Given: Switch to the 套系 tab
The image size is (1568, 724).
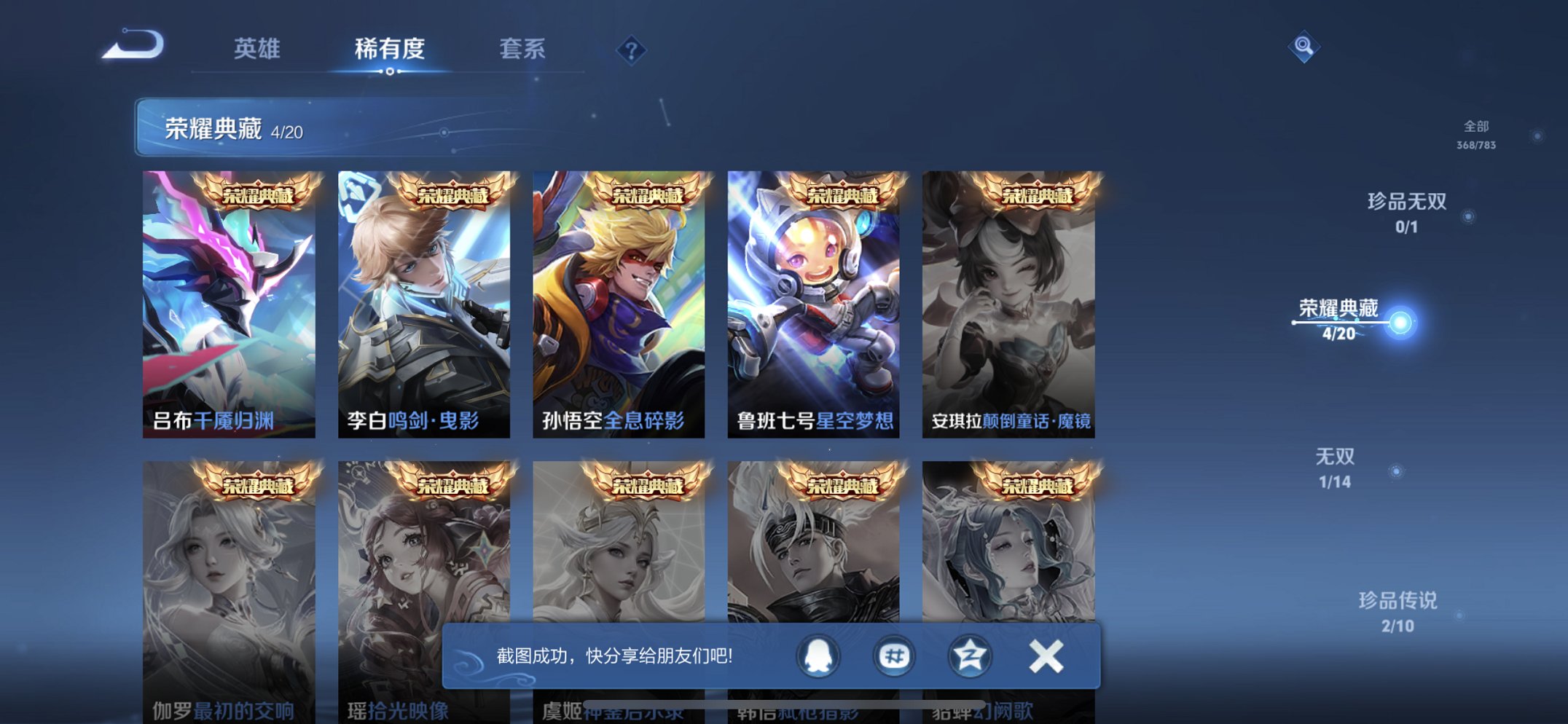Looking at the screenshot, I should 524,49.
